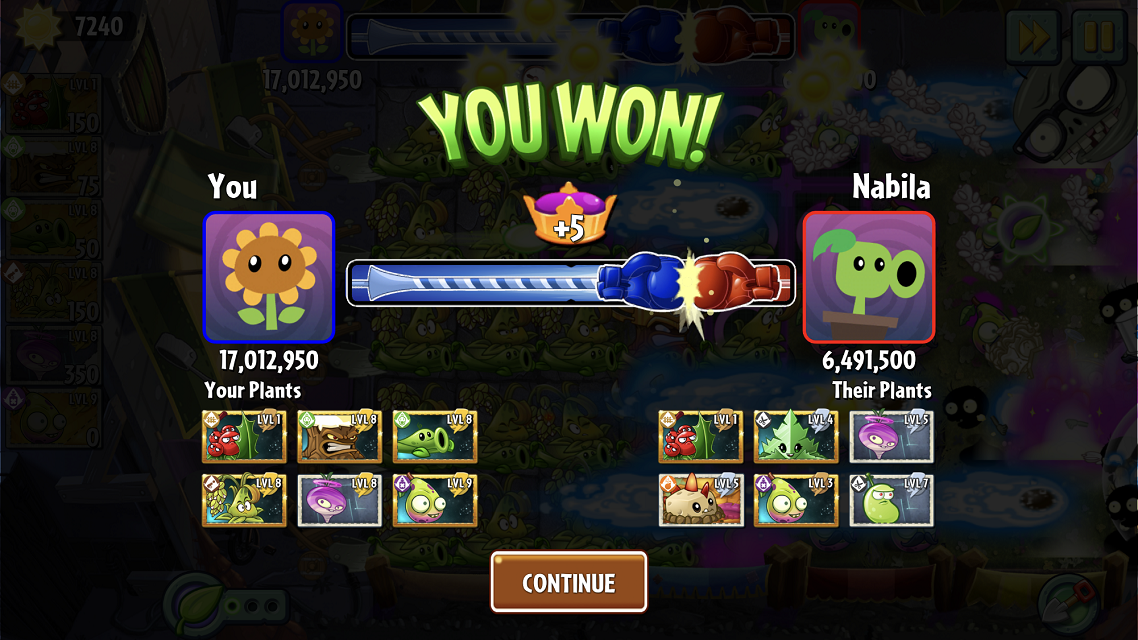Screen dimensions: 1138x640
Task: Choose your level 1 Holly Barrier card
Action: 244,437
